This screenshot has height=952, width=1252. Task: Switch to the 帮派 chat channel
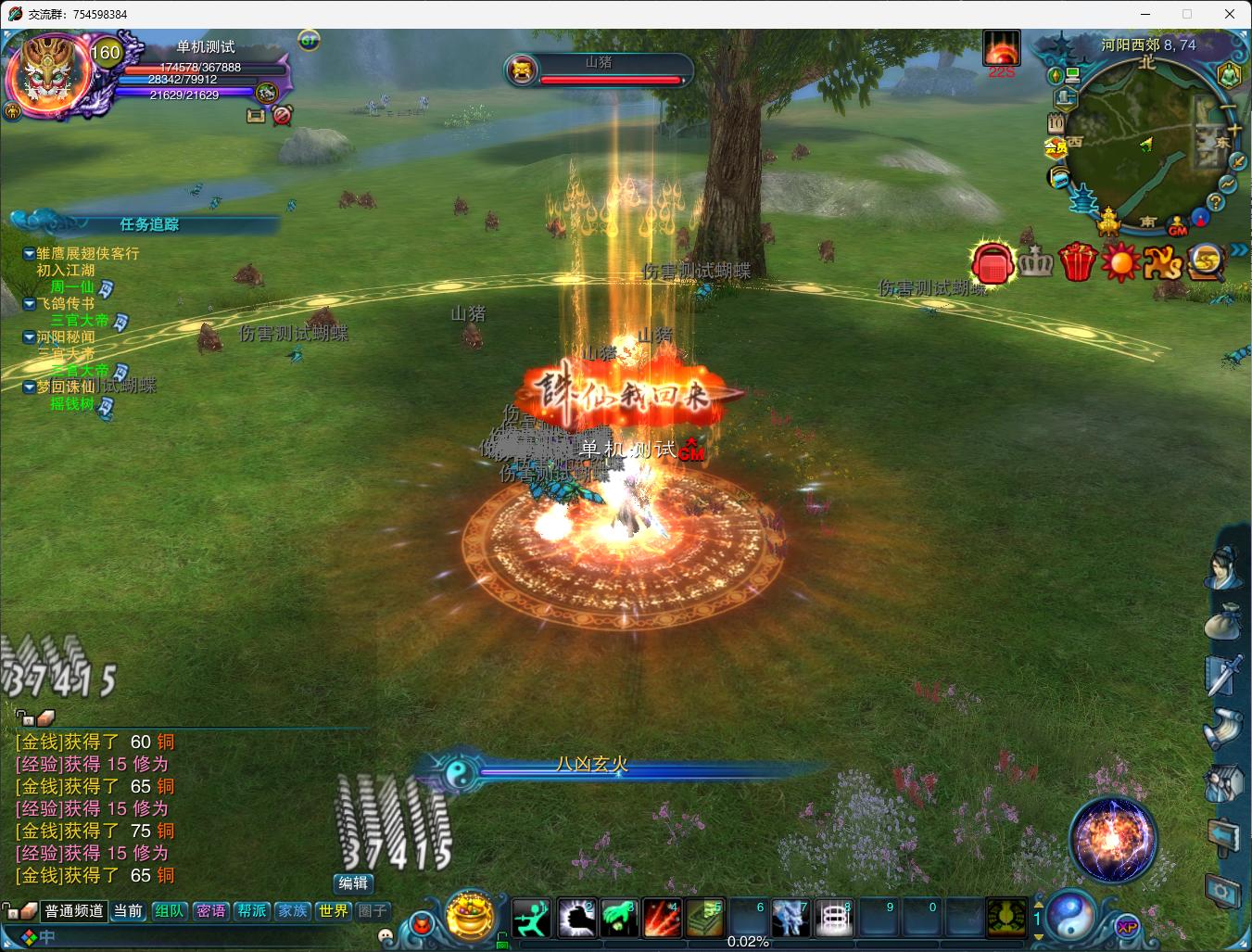coord(251,911)
